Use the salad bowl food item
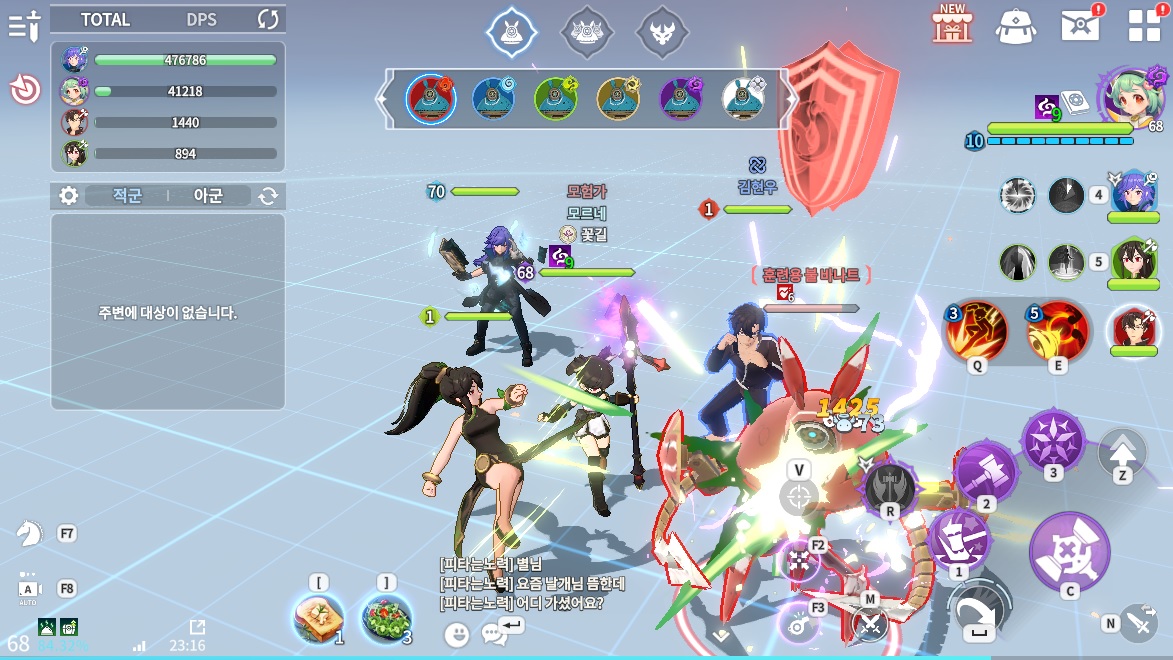Image resolution: width=1173 pixels, height=660 pixels. [x=386, y=619]
